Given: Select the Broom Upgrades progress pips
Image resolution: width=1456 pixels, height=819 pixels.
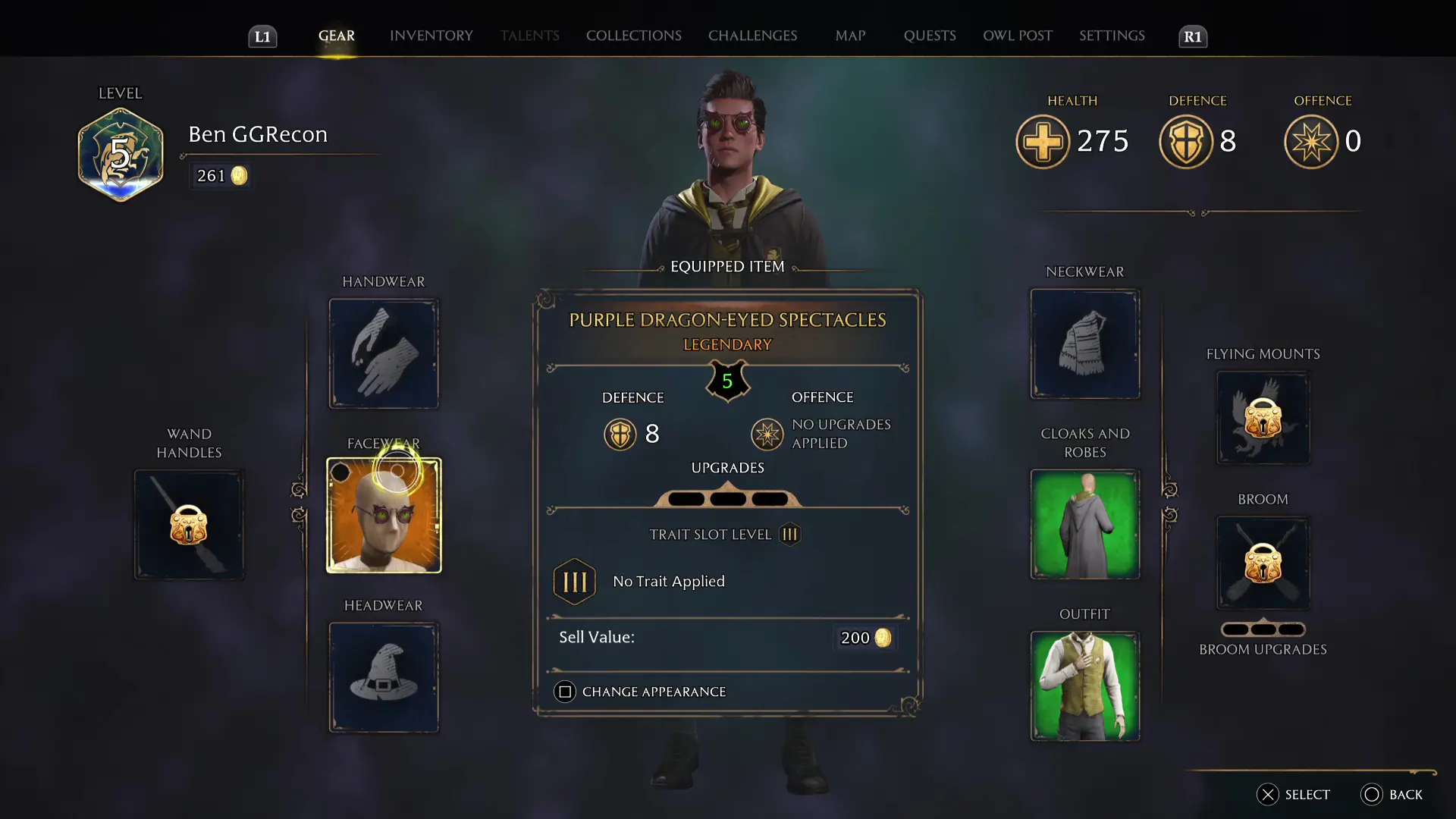Looking at the screenshot, I should [1263, 629].
